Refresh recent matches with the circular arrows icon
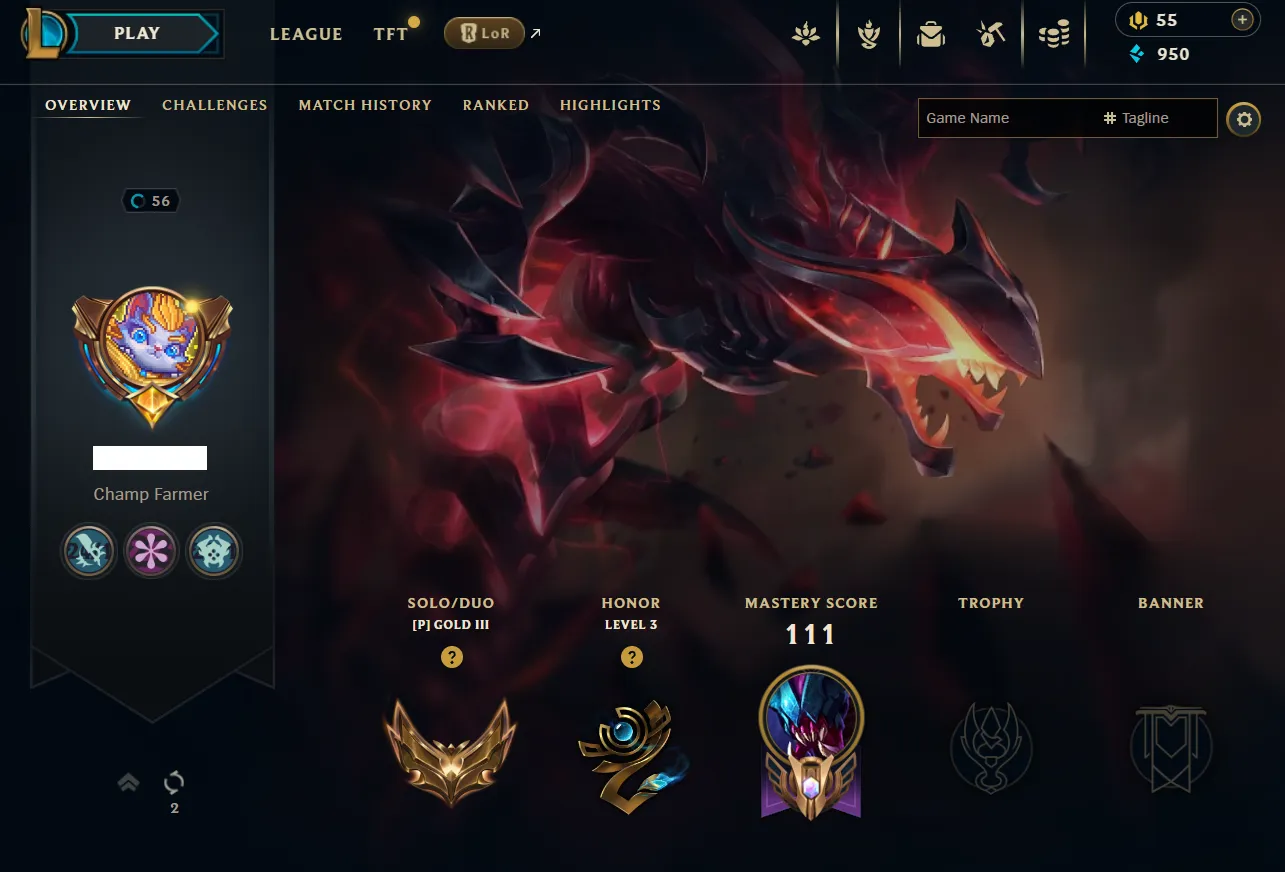Image resolution: width=1285 pixels, height=872 pixels. [x=173, y=782]
